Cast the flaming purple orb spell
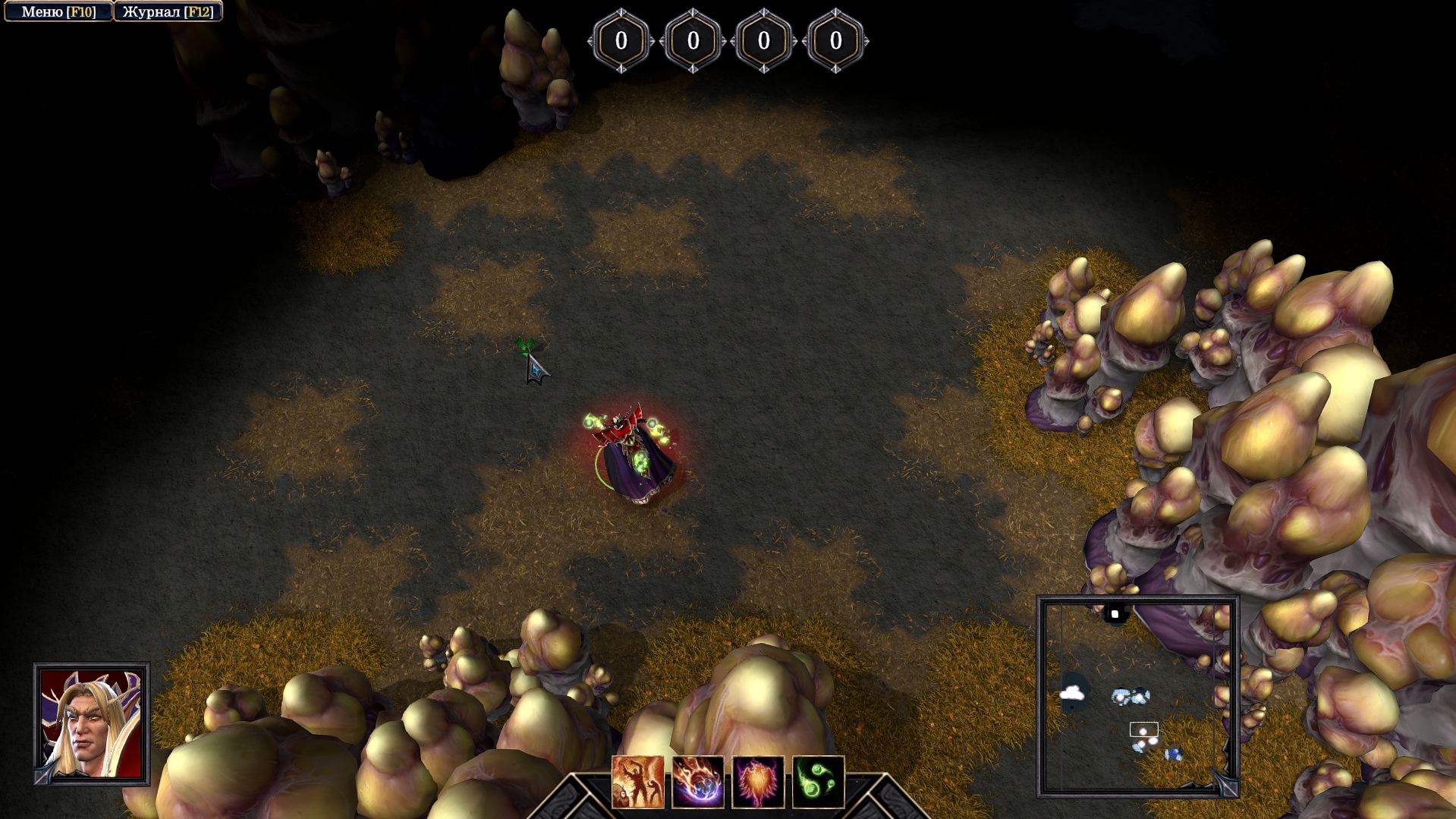 point(697,781)
